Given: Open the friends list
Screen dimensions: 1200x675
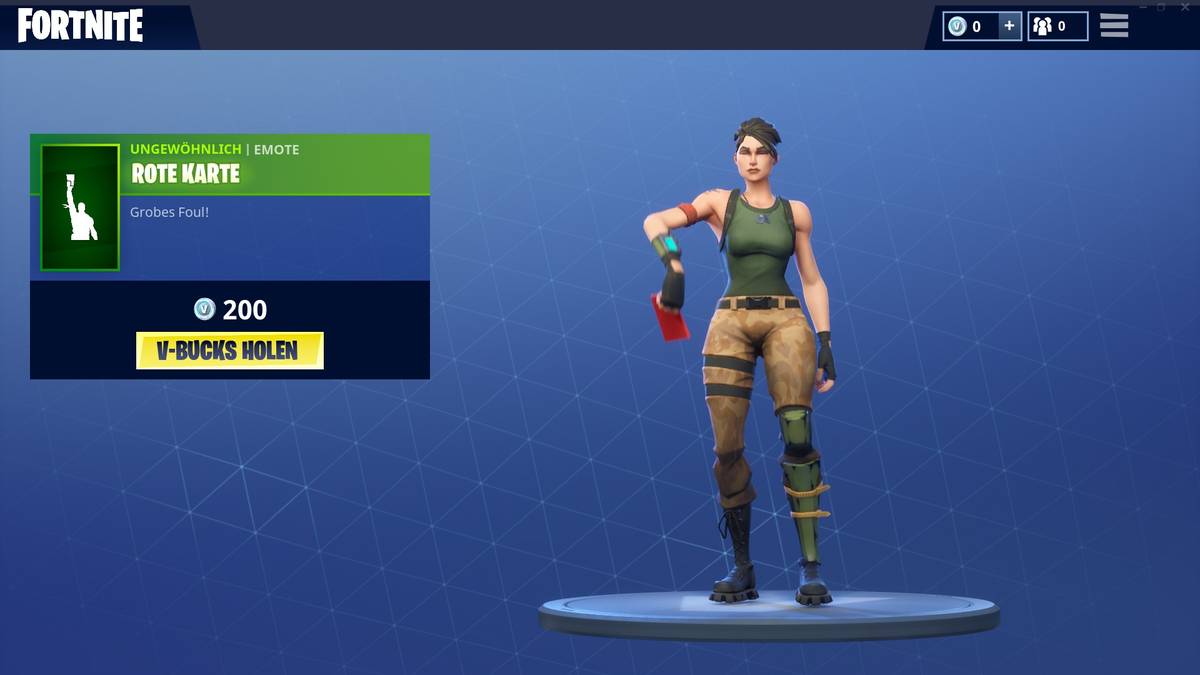Looking at the screenshot, I should [x=1057, y=27].
